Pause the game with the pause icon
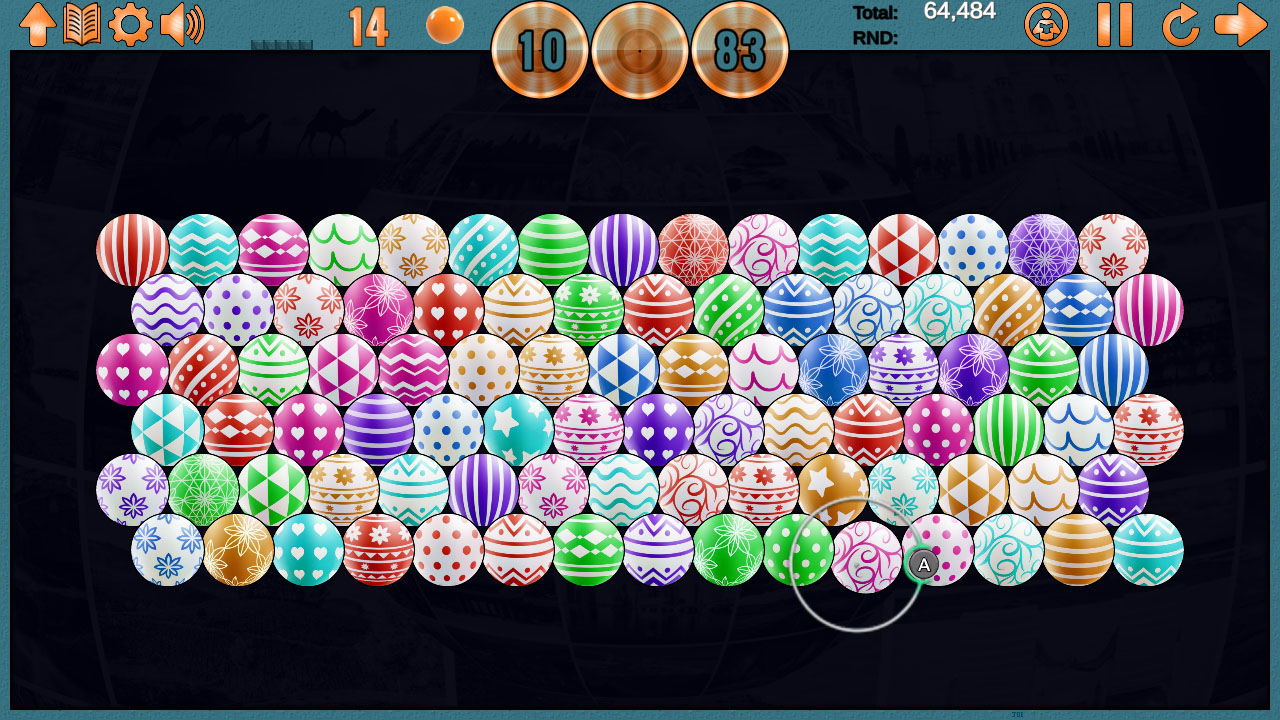 click(x=1115, y=25)
